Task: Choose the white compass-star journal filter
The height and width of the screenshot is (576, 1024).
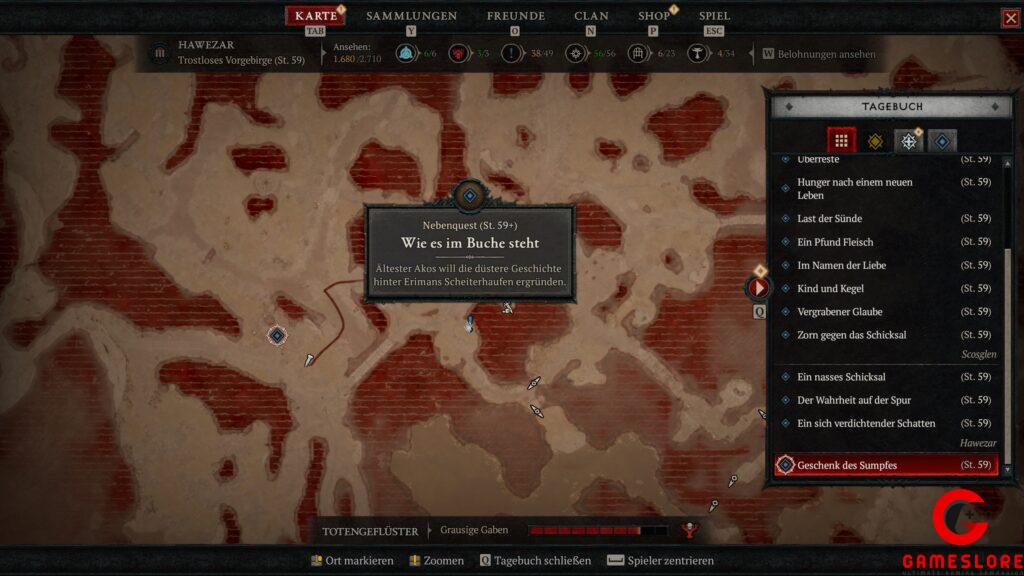Action: tap(908, 141)
